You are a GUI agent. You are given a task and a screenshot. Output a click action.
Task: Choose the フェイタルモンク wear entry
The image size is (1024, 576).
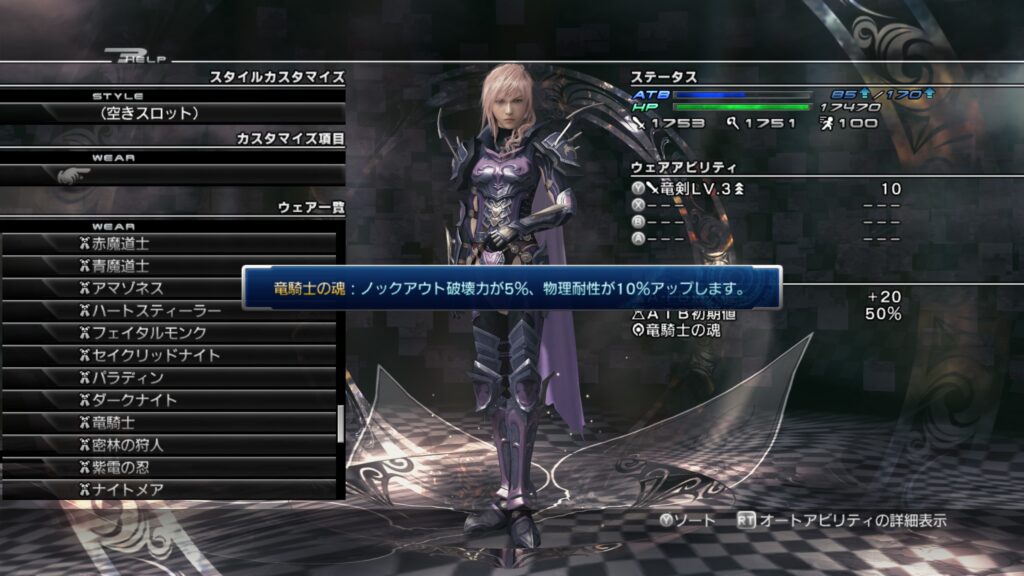click(170, 333)
